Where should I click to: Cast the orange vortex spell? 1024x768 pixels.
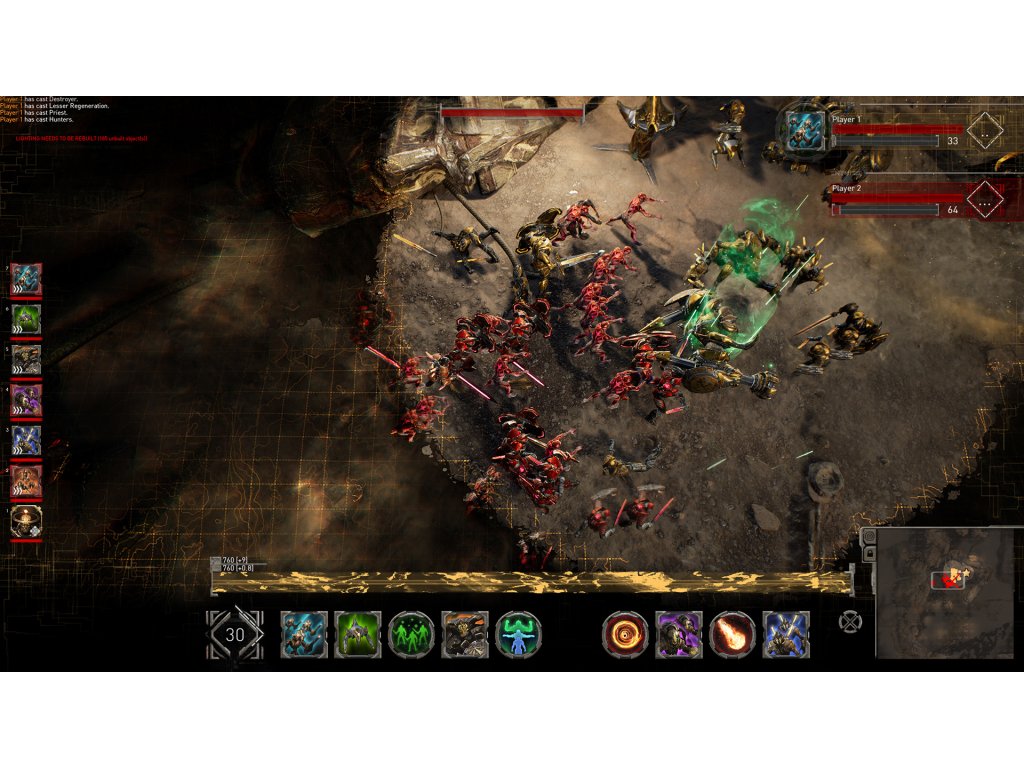pyautogui.click(x=625, y=634)
